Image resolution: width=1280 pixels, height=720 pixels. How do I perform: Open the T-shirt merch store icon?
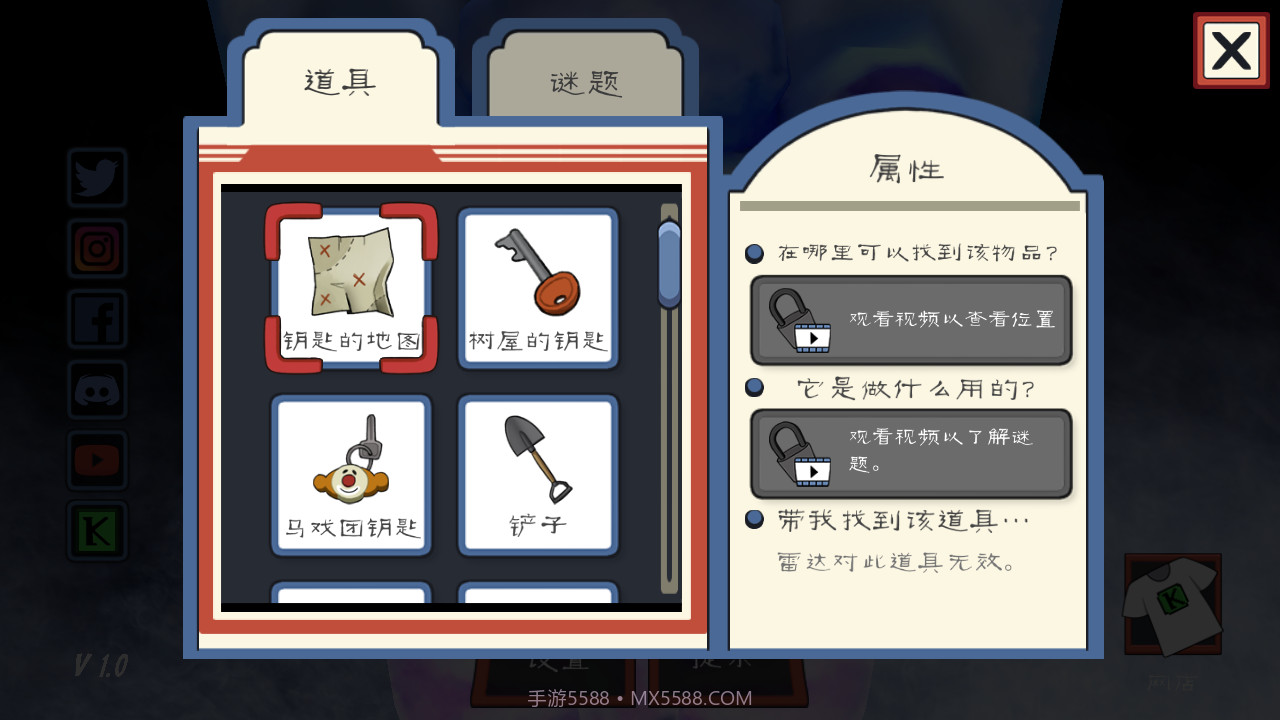pos(1172,604)
